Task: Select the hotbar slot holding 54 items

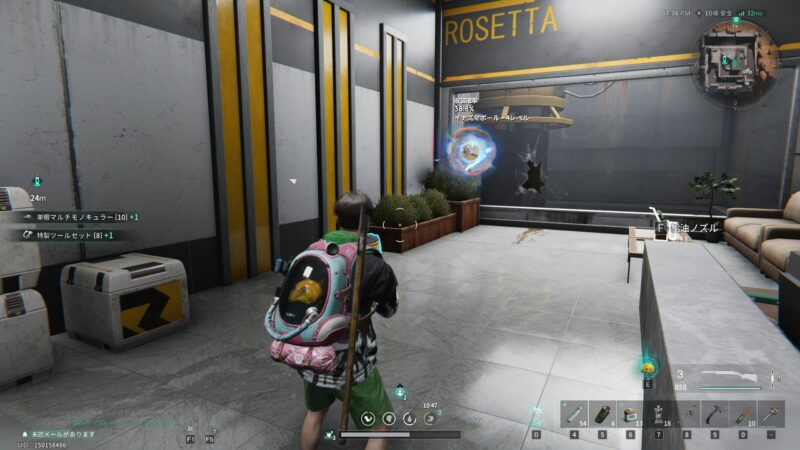Action: [x=574, y=413]
